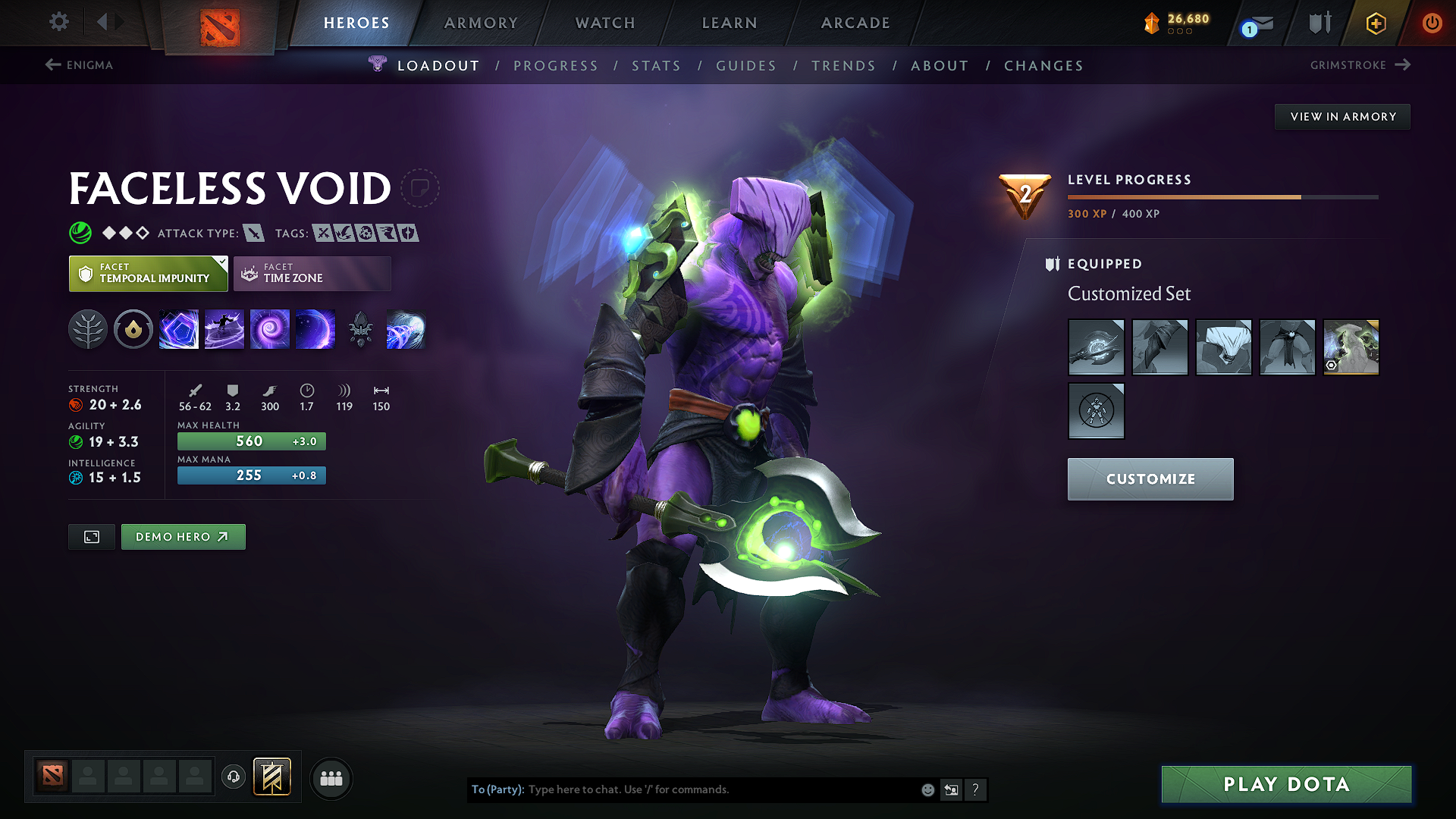Image resolution: width=1456 pixels, height=819 pixels.
Task: Click the DEMO HERO button
Action: [183, 536]
